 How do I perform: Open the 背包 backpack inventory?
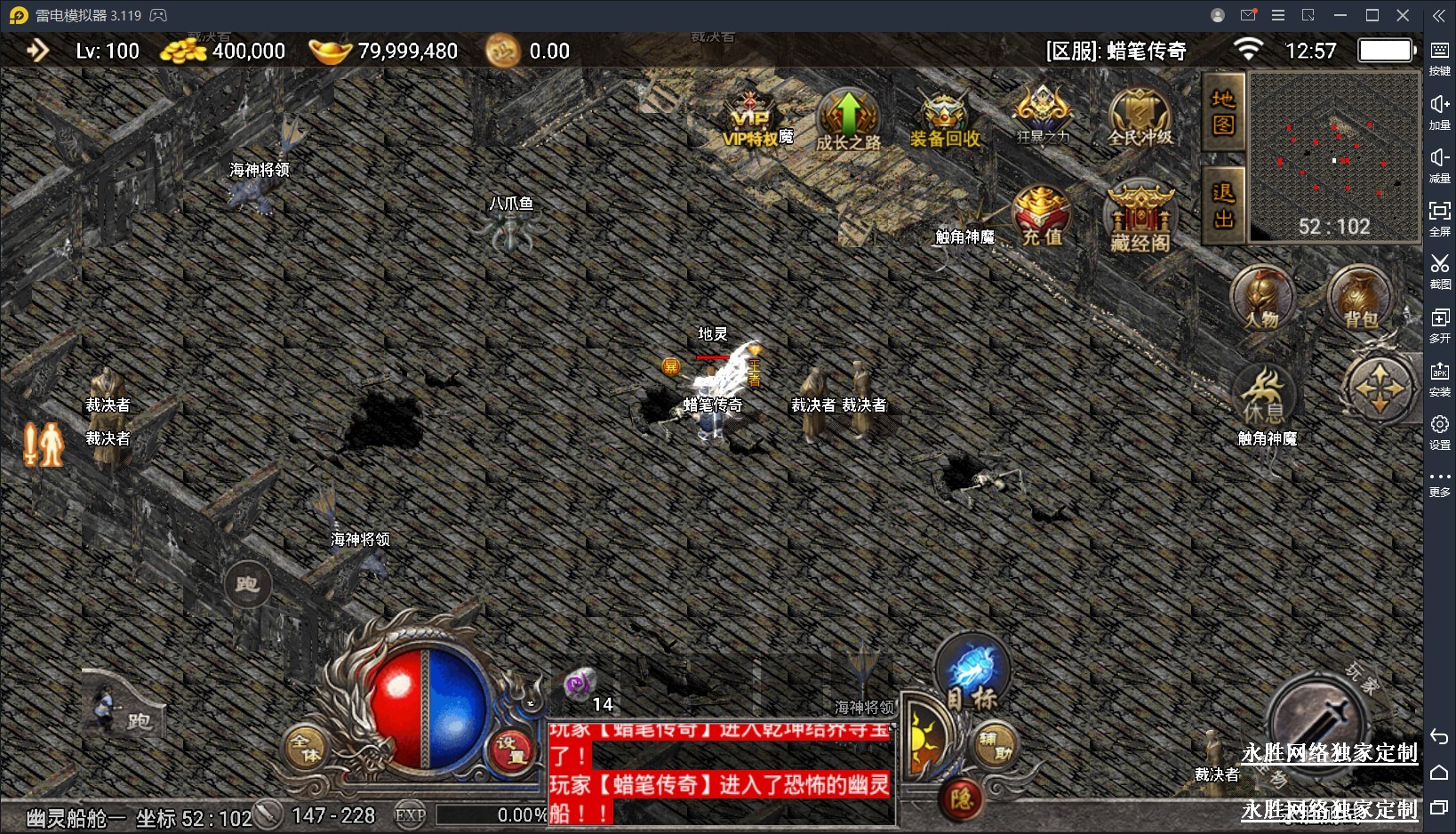click(x=1360, y=299)
